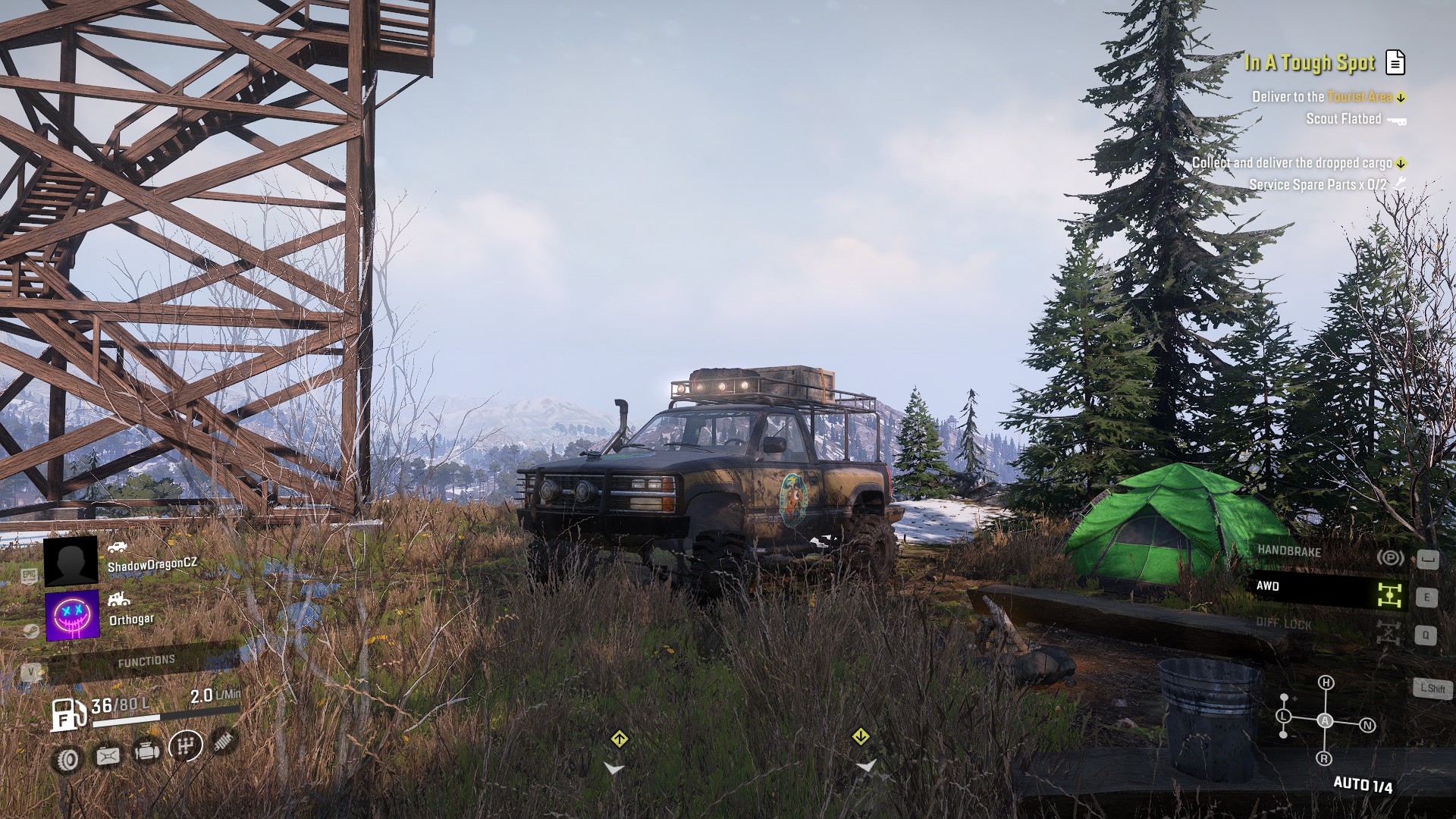Image resolution: width=1456 pixels, height=819 pixels.
Task: Check the gearbox damage status icon
Action: tap(186, 746)
